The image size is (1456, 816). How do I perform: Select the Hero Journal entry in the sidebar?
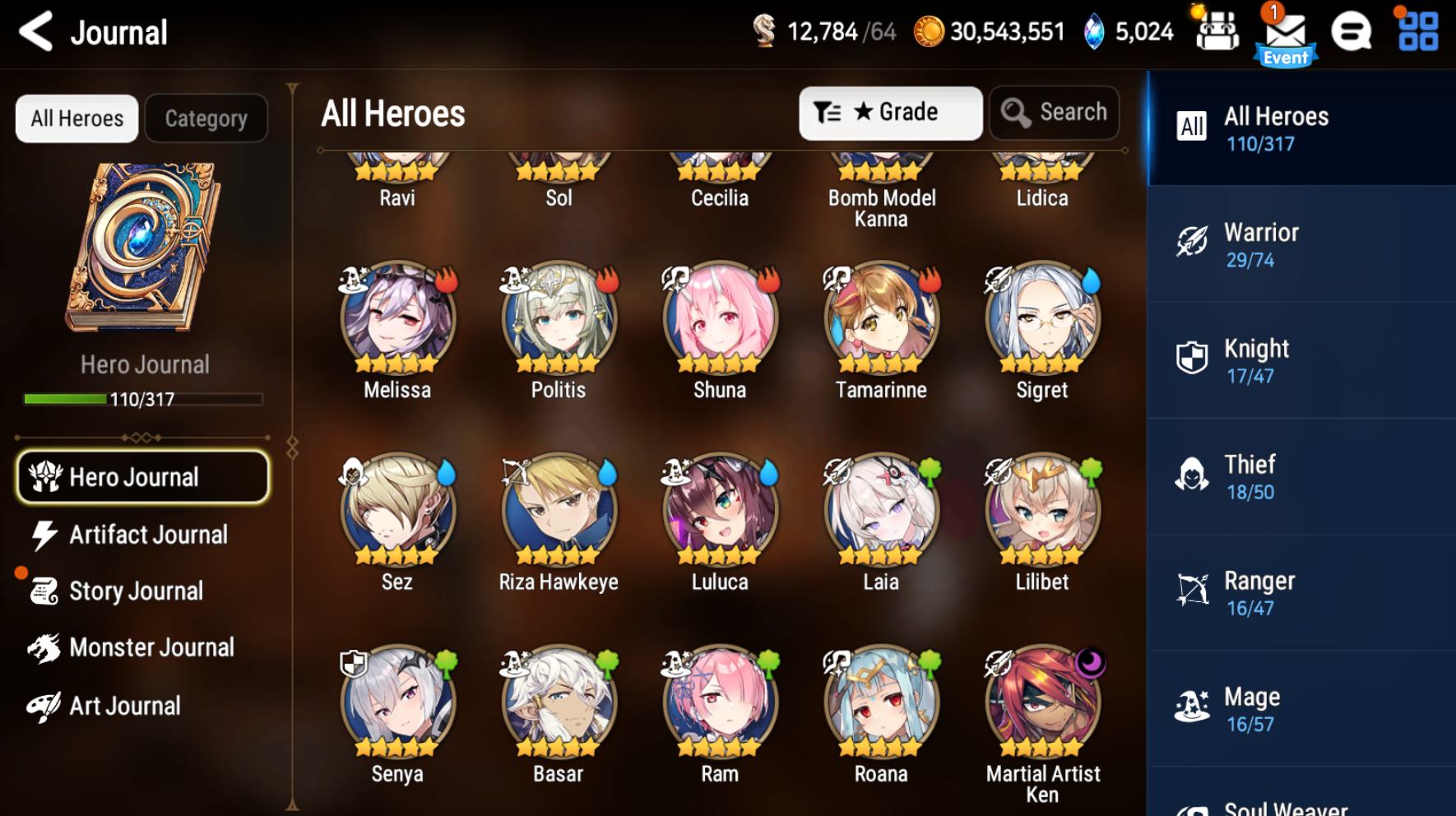[x=141, y=477]
